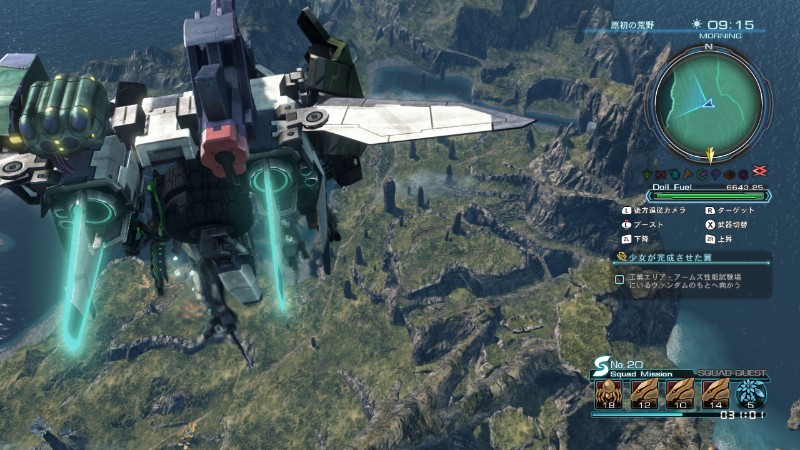Tick the quest objective checkbox
This screenshot has height=450, width=800.
(x=620, y=280)
